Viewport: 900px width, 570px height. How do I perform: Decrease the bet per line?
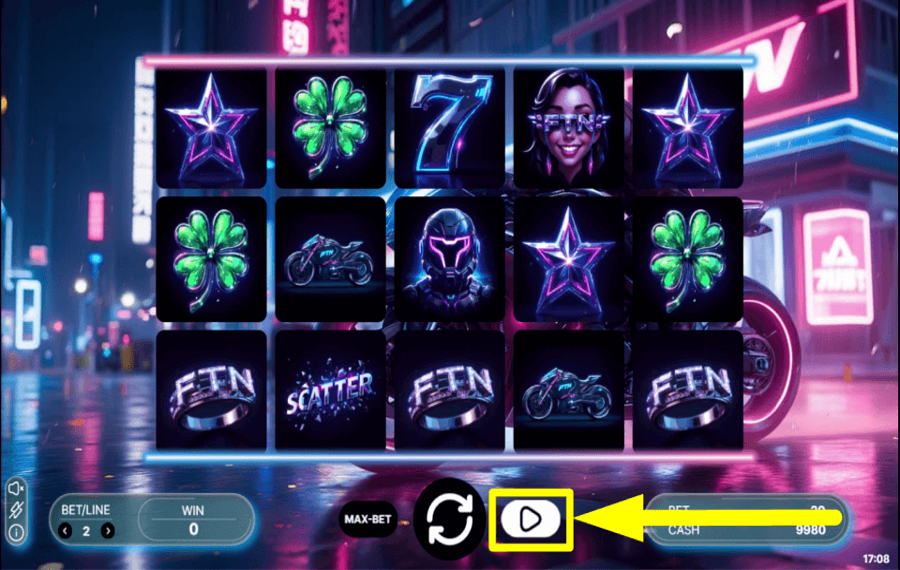tap(66, 531)
